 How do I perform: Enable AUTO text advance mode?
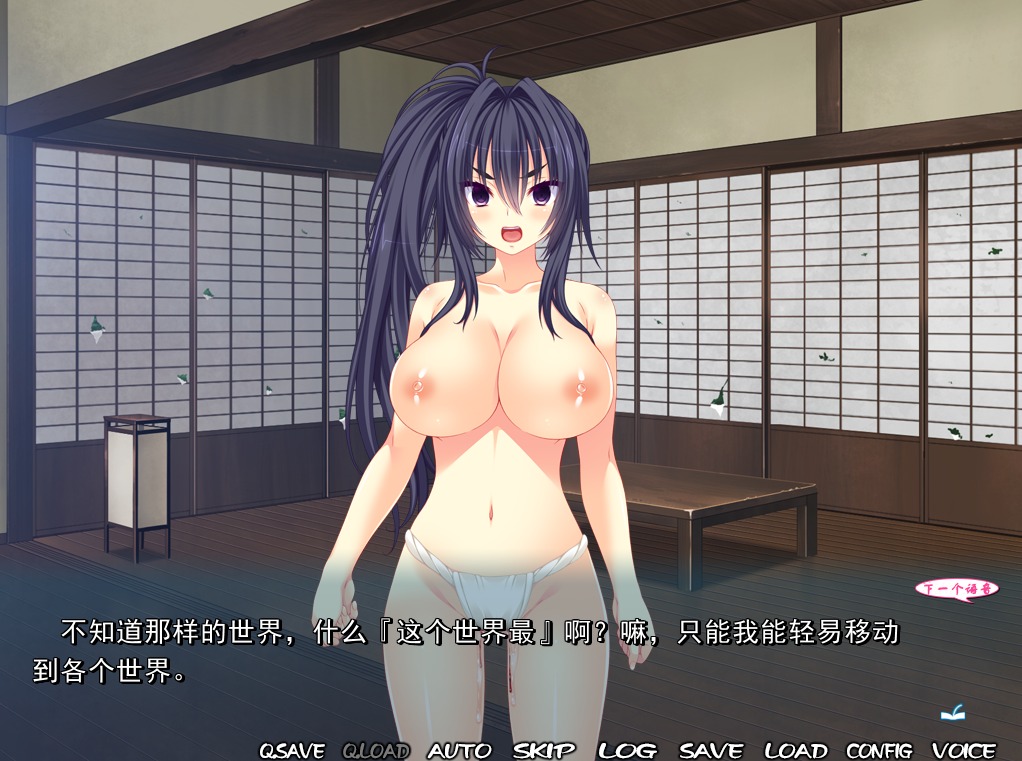pyautogui.click(x=460, y=750)
